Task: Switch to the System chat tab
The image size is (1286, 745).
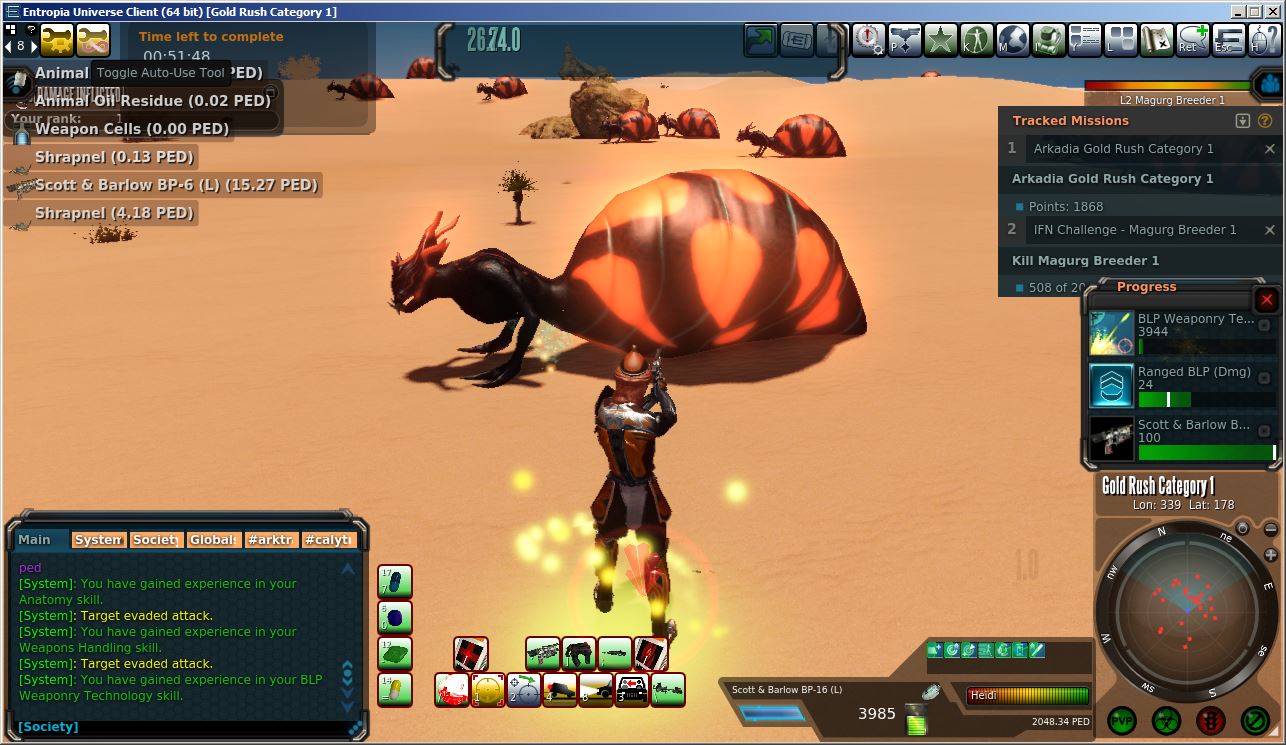Action: click(x=98, y=540)
